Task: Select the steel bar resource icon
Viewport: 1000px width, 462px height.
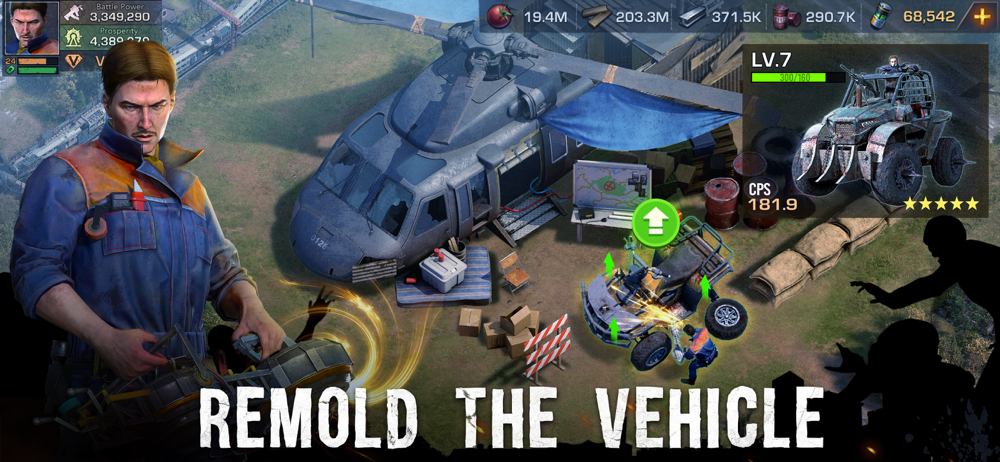Action: pyautogui.click(x=691, y=17)
